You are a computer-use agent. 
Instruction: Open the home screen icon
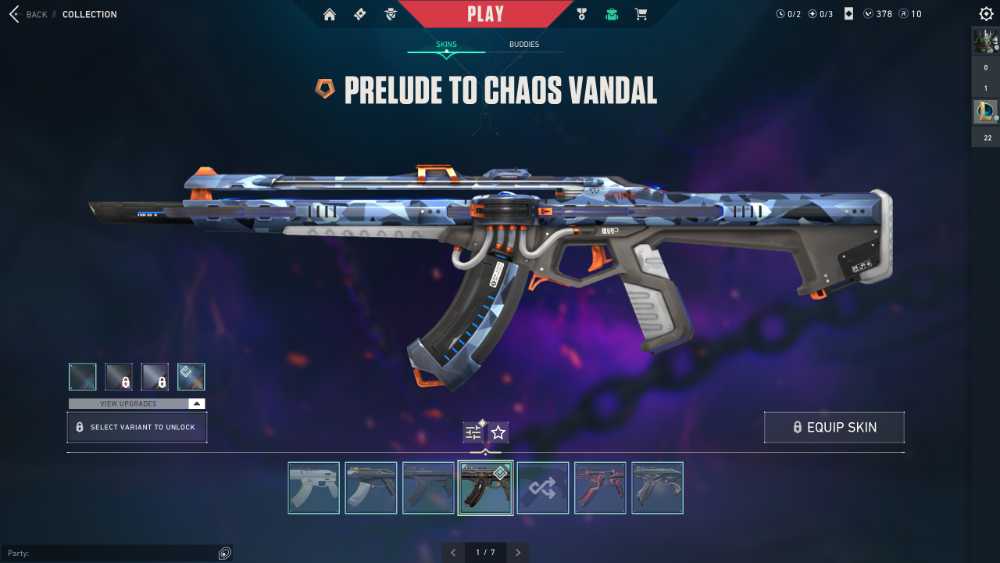[330, 14]
